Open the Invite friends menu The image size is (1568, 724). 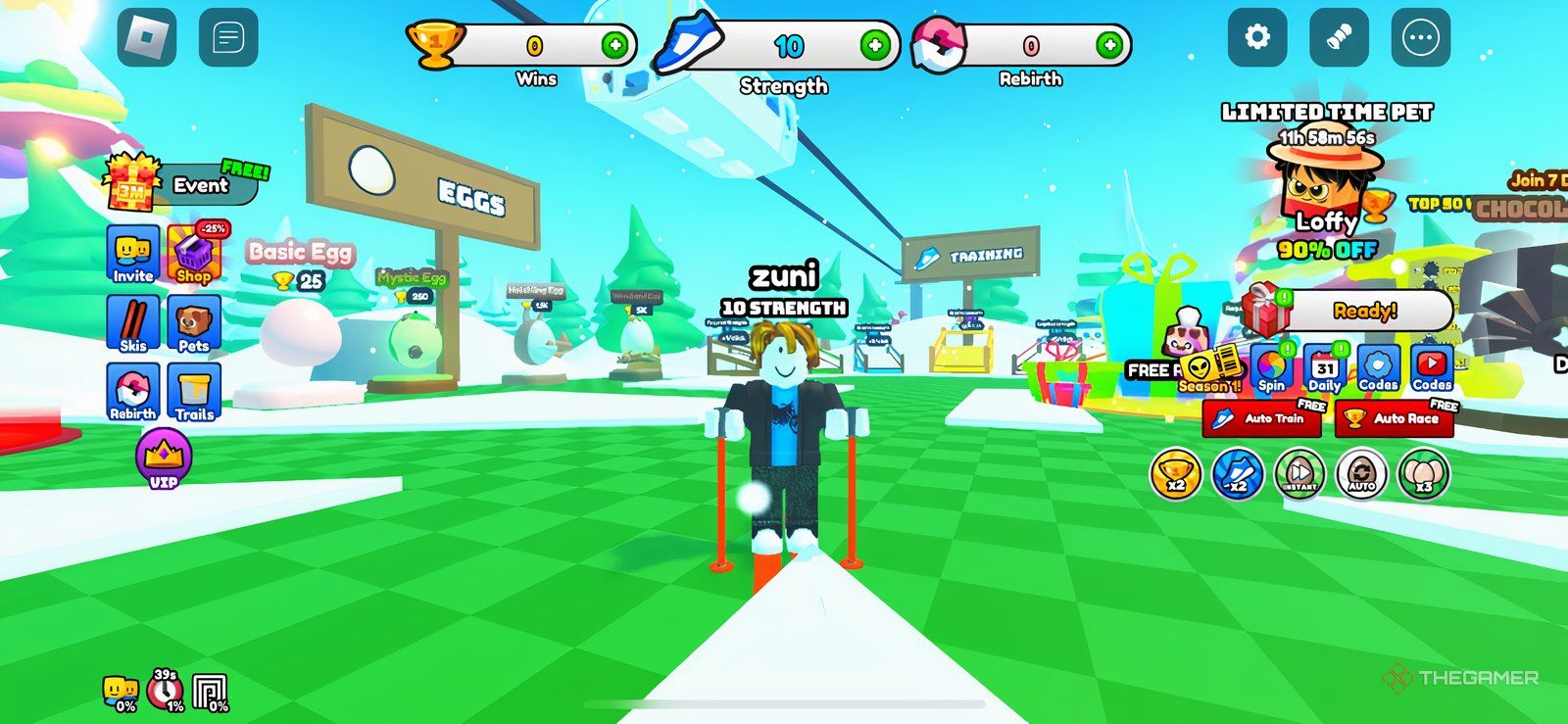[132, 255]
